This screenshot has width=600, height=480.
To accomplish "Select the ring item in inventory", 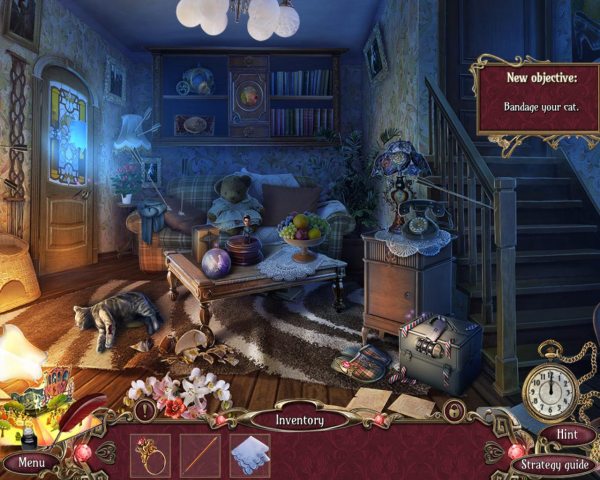I will point(150,454).
